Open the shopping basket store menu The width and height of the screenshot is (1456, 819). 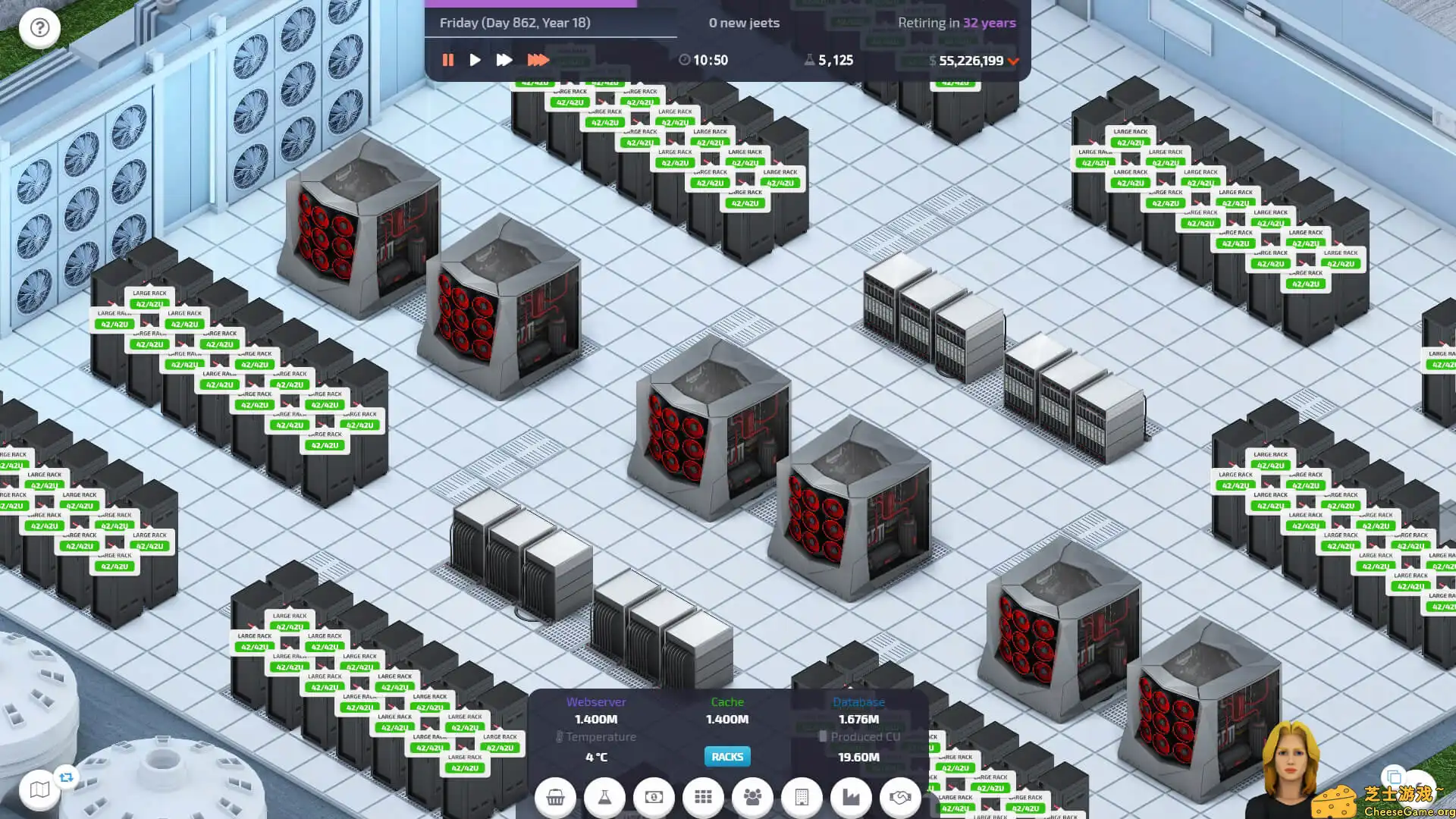[x=555, y=797]
